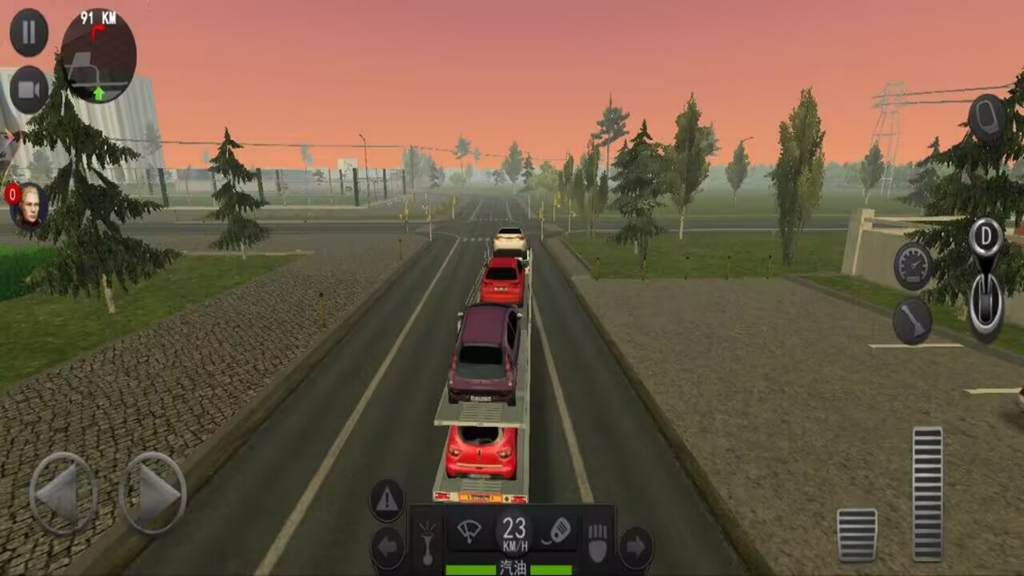Steer left with the left steering arrow
1024x576 pixels.
coord(62,493)
